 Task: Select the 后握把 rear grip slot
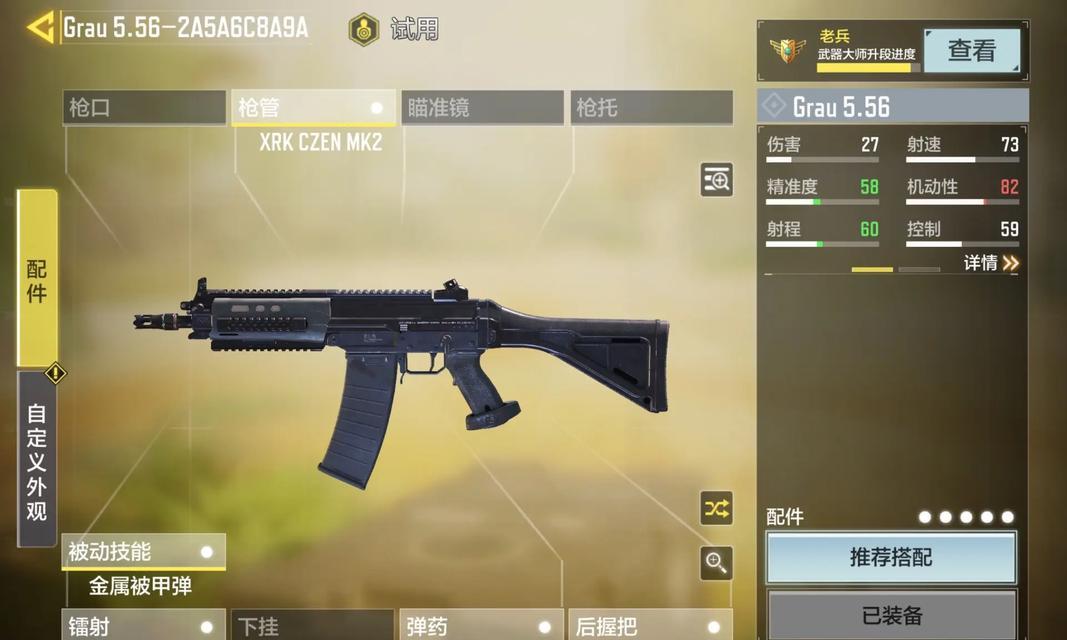pos(651,626)
